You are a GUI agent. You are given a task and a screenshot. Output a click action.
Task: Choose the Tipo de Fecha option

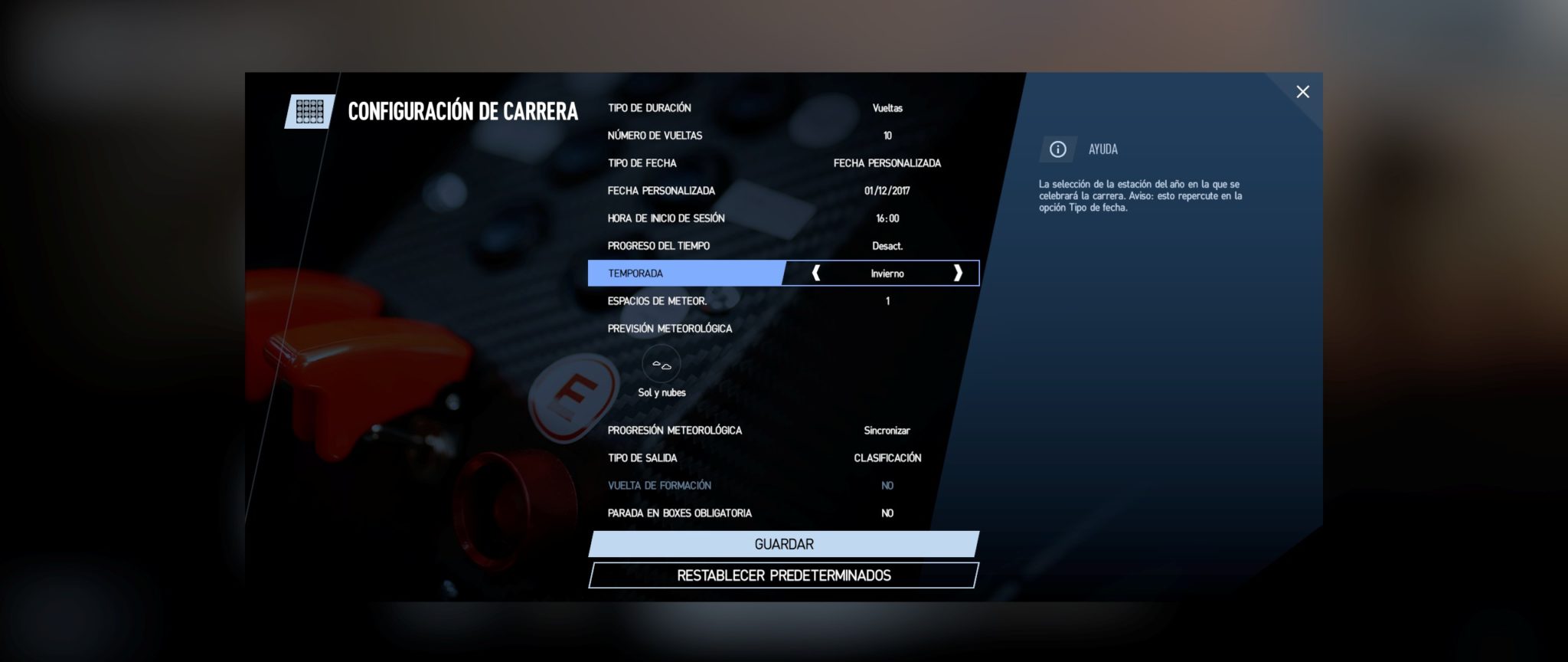(x=782, y=163)
